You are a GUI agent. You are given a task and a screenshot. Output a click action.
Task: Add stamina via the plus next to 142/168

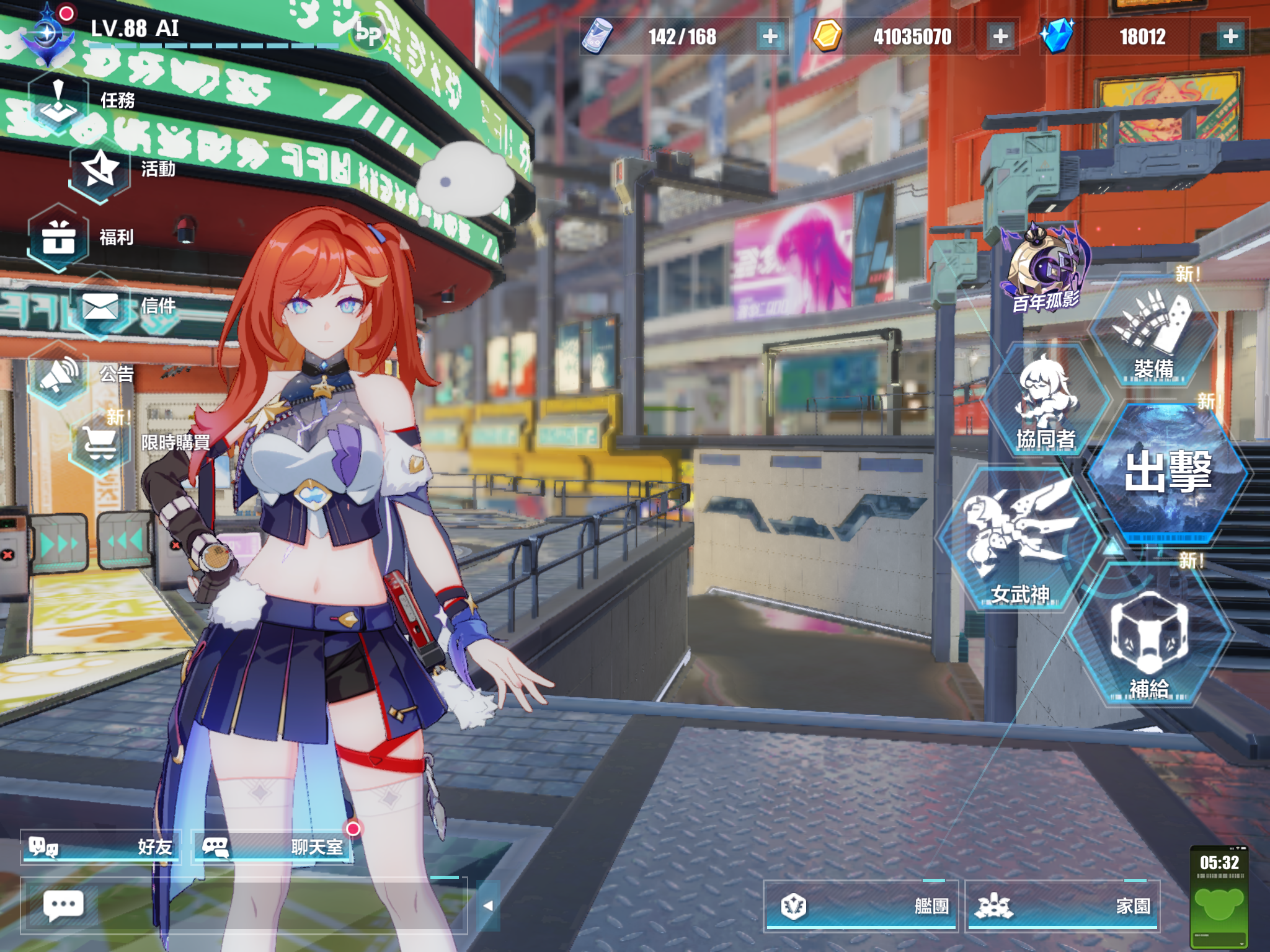pyautogui.click(x=769, y=37)
